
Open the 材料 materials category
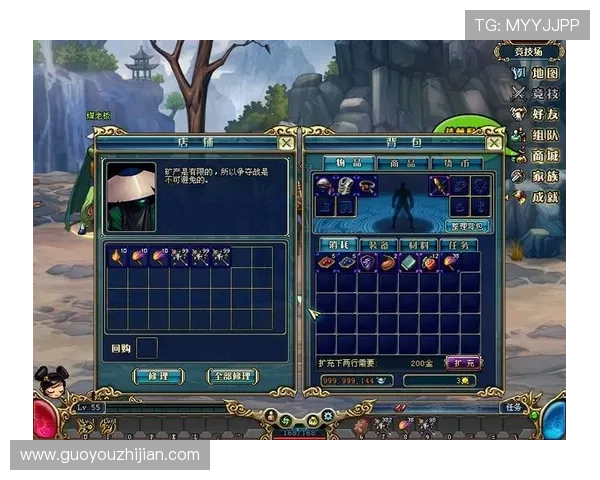418,245
